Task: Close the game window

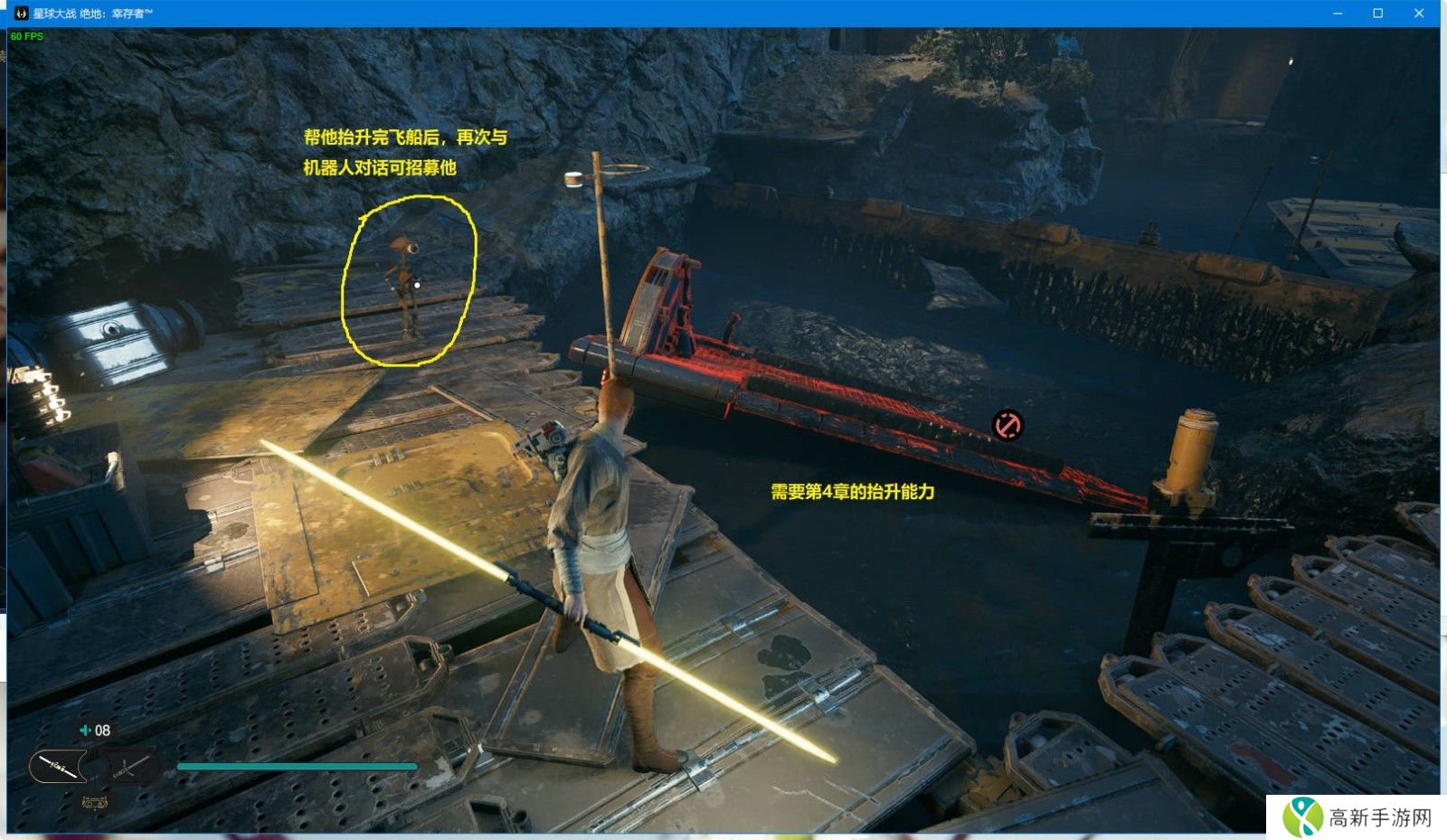Action: click(x=1419, y=13)
